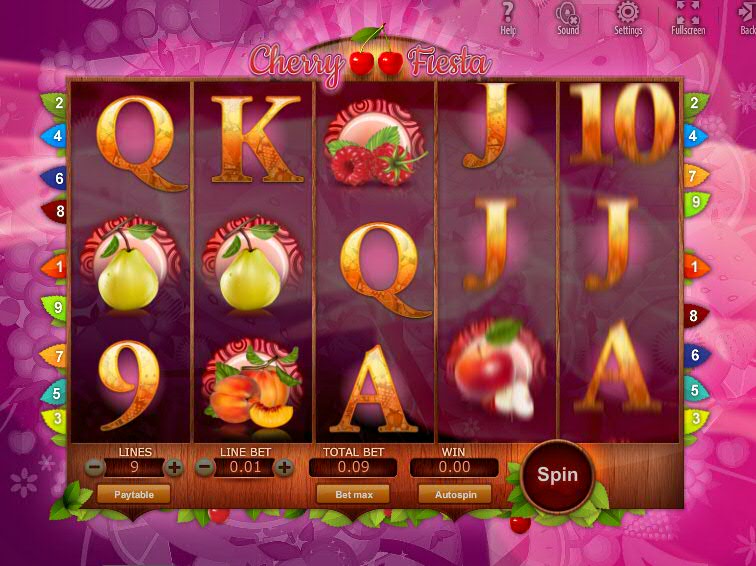Increase the number of lines

[x=174, y=467]
